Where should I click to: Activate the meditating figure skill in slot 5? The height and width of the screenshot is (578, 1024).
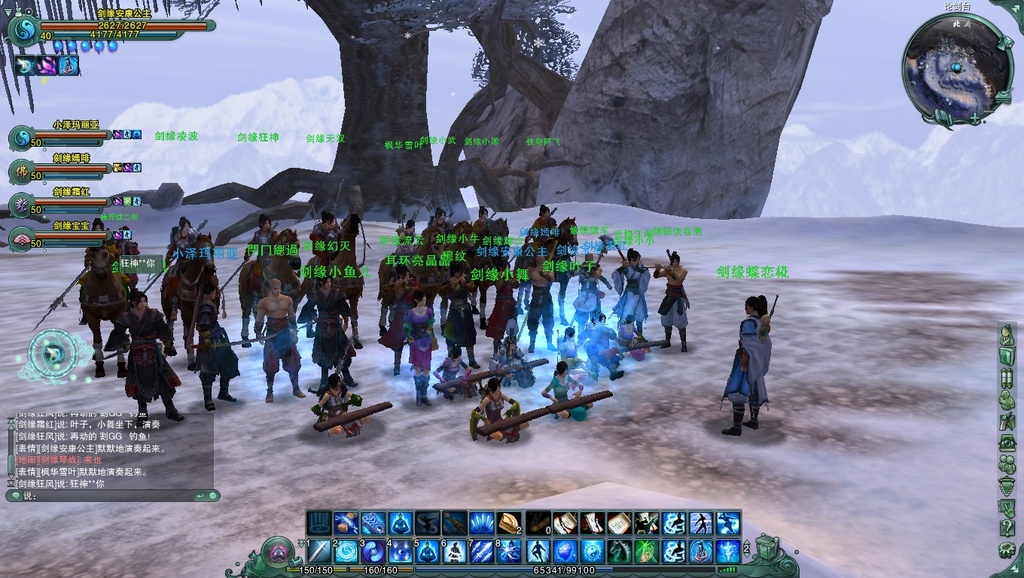click(x=428, y=551)
